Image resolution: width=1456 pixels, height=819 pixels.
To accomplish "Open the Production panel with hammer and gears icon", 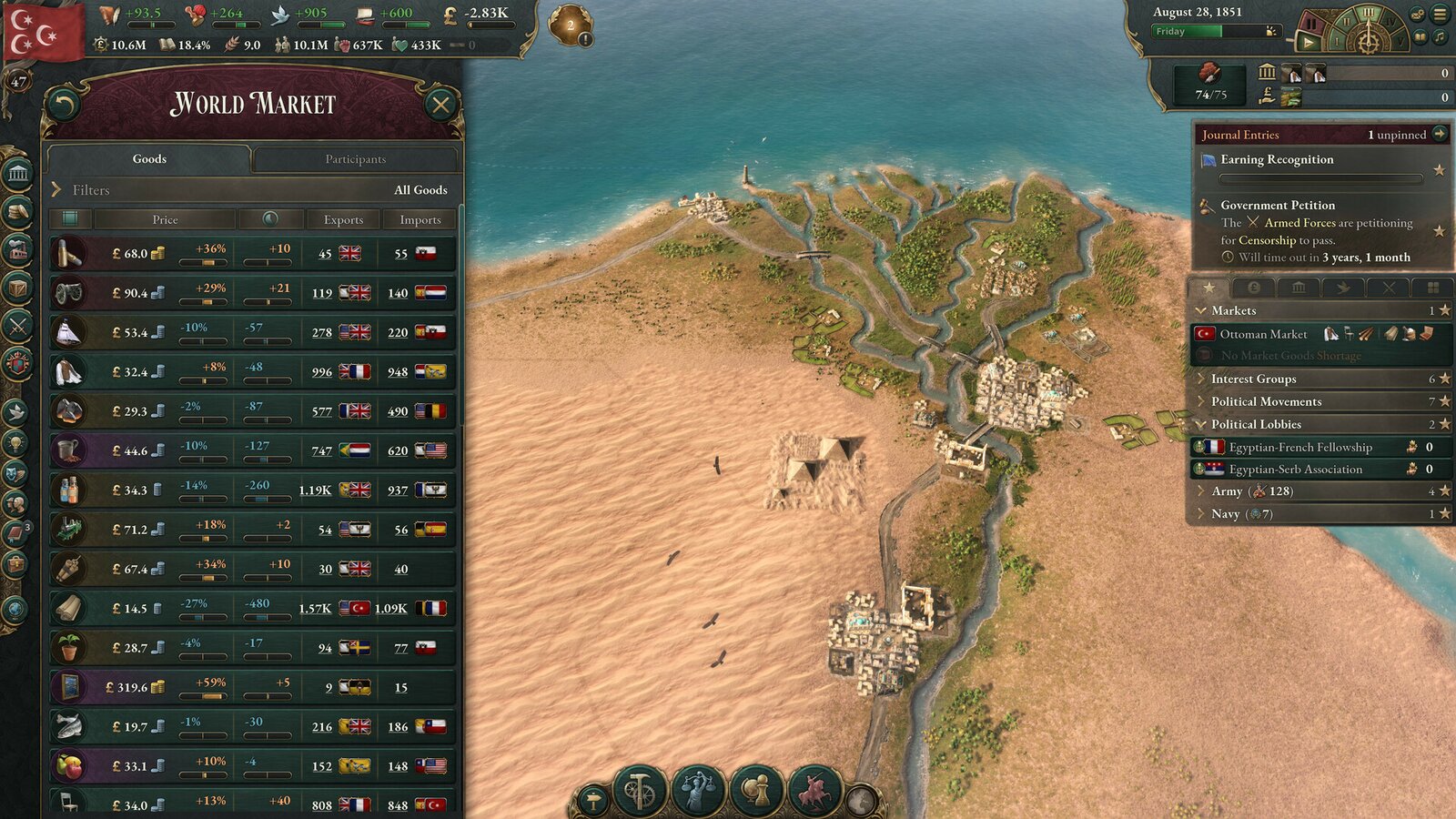I will click(x=638, y=790).
